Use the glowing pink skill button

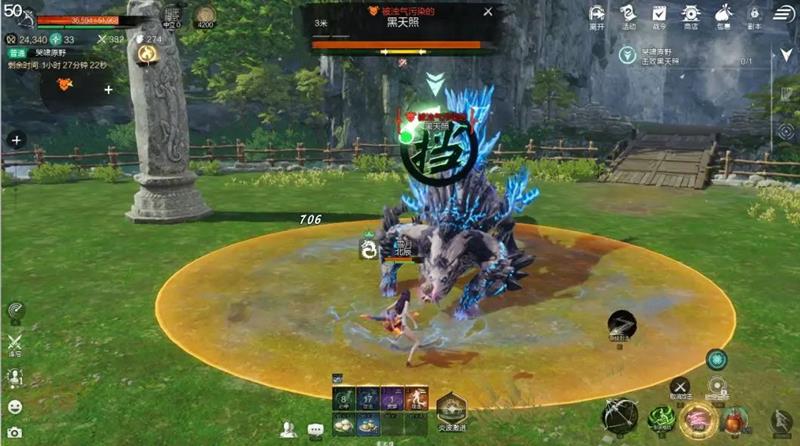697,419
